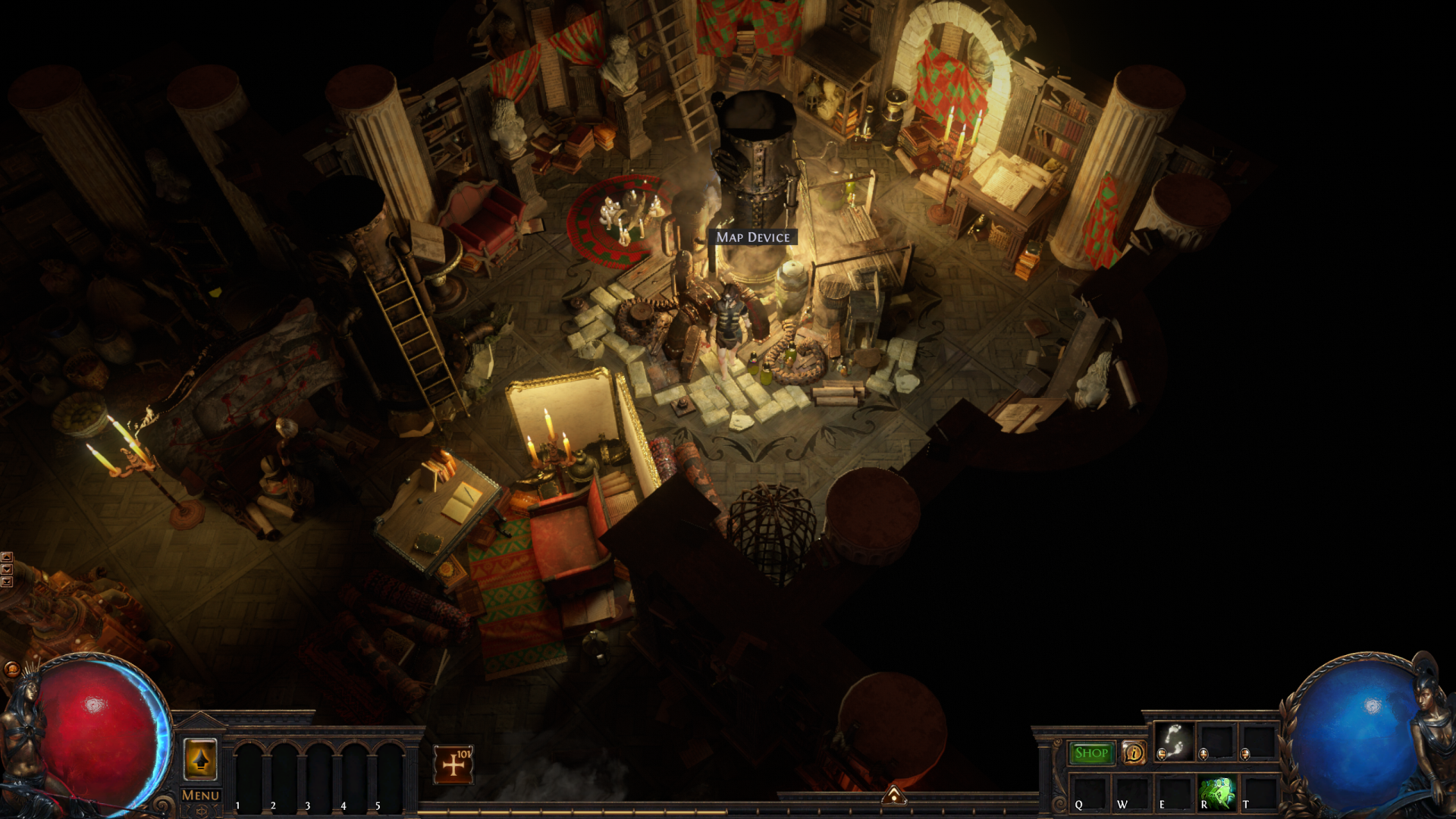1456x819 pixels.
Task: Expand the panel arrow on the experience bar
Action: pyautogui.click(x=893, y=795)
